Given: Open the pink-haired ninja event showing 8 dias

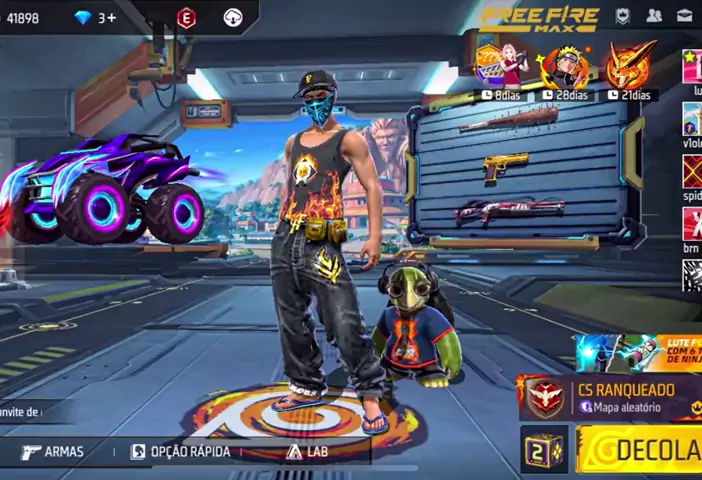Looking at the screenshot, I should (x=505, y=67).
